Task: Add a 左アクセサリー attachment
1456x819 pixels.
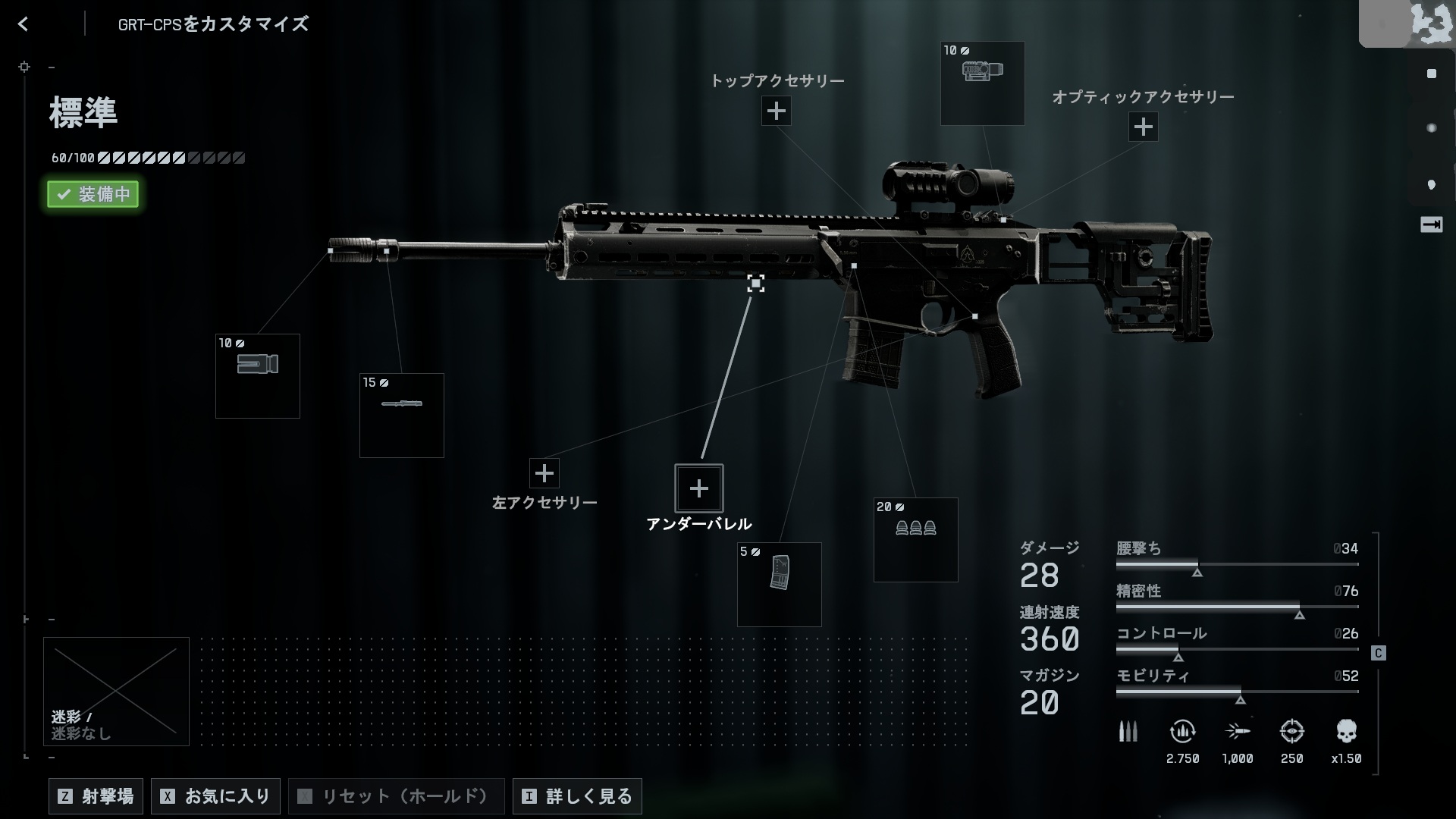Action: click(544, 474)
